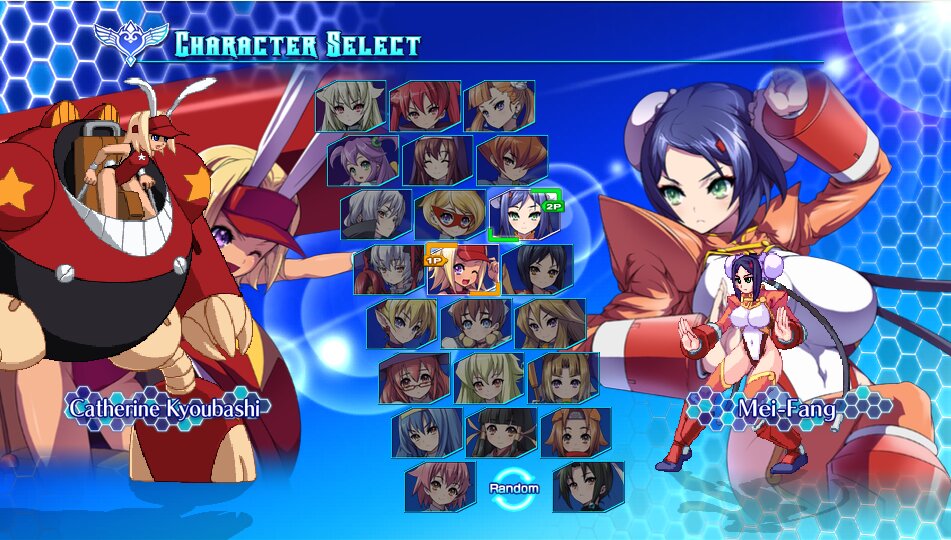Pick the orange-haired girl with hair bun
951x540 pixels.
[x=499, y=106]
